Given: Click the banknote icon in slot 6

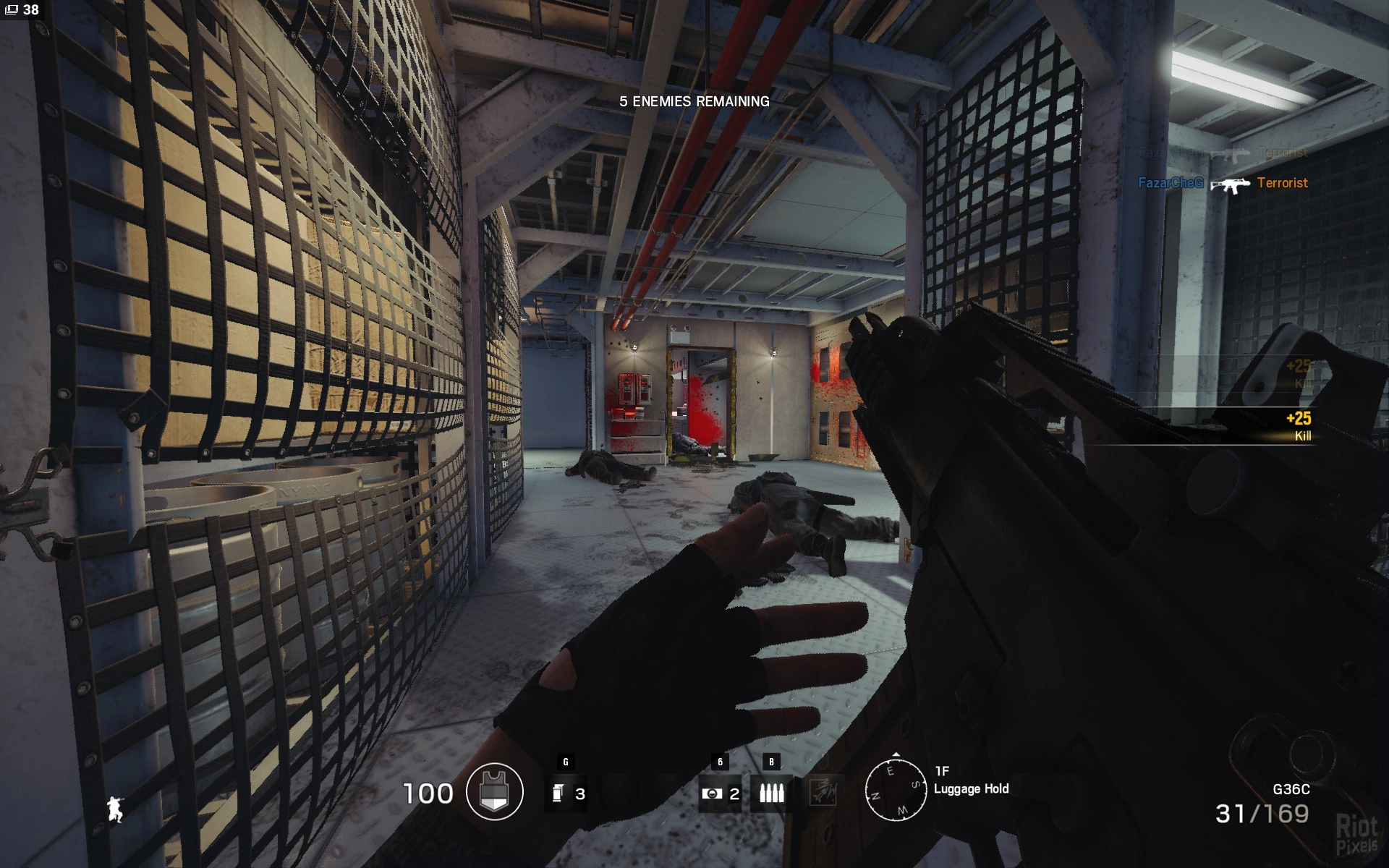Looking at the screenshot, I should pos(715,793).
